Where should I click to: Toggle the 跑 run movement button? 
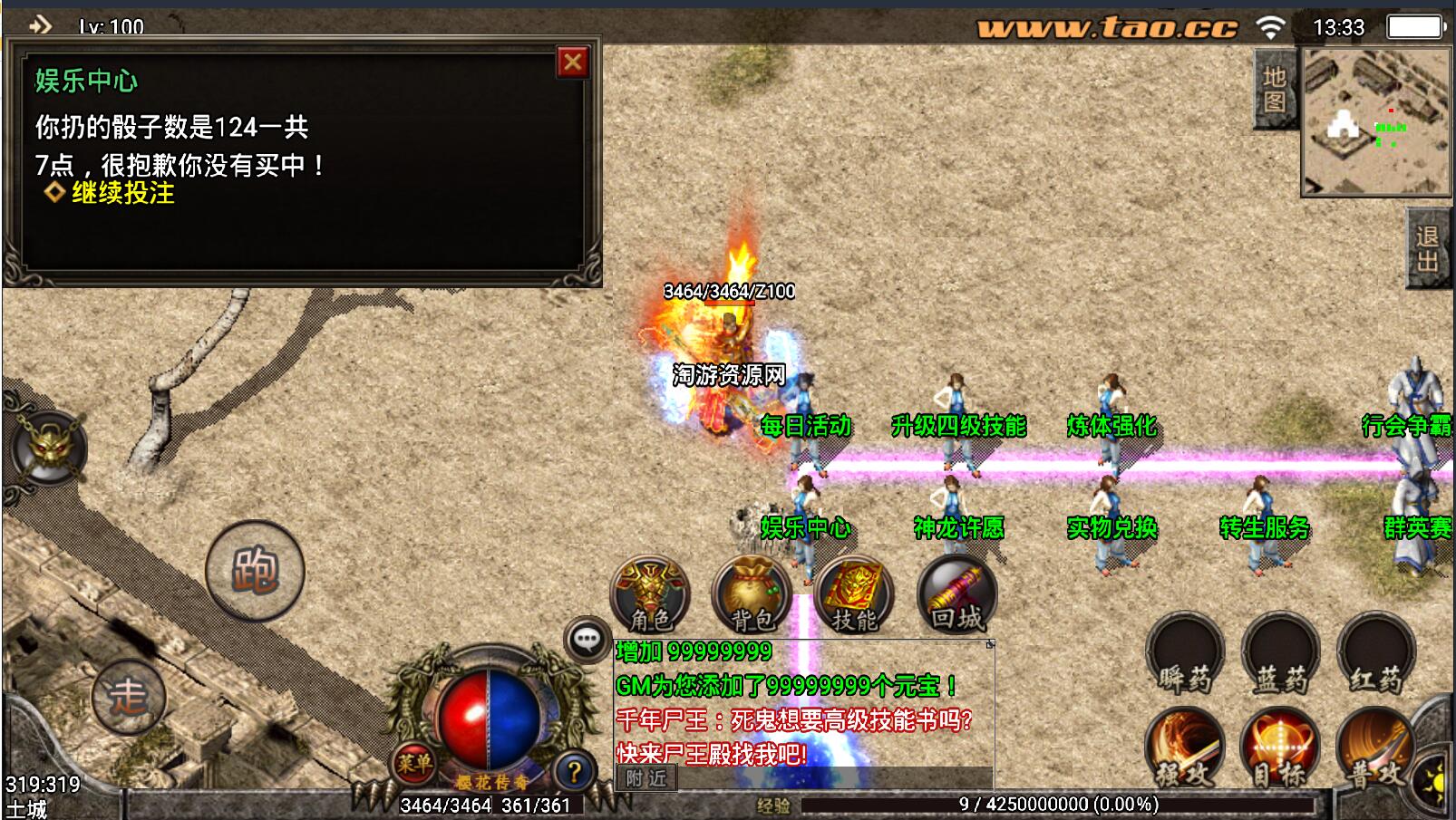pyautogui.click(x=255, y=570)
